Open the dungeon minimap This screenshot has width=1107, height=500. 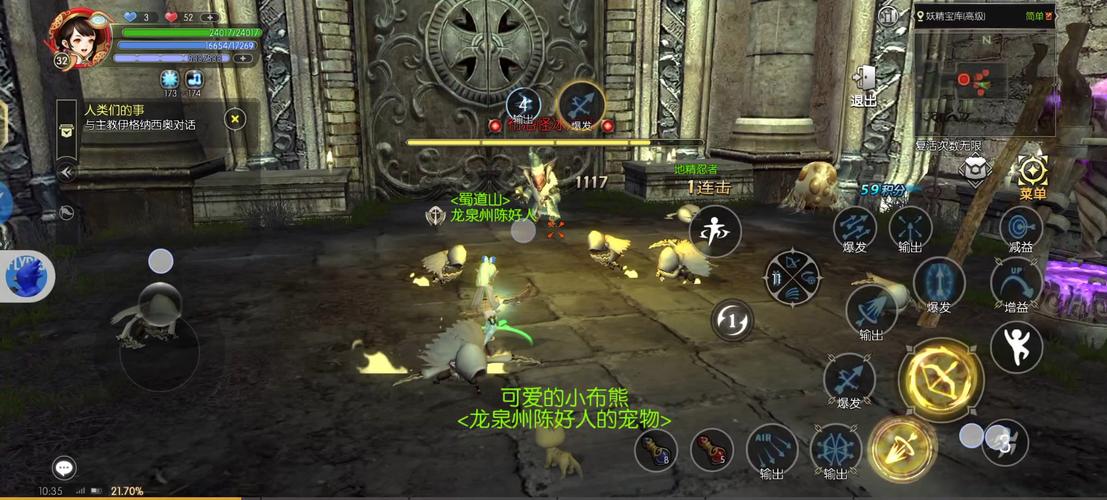click(983, 80)
